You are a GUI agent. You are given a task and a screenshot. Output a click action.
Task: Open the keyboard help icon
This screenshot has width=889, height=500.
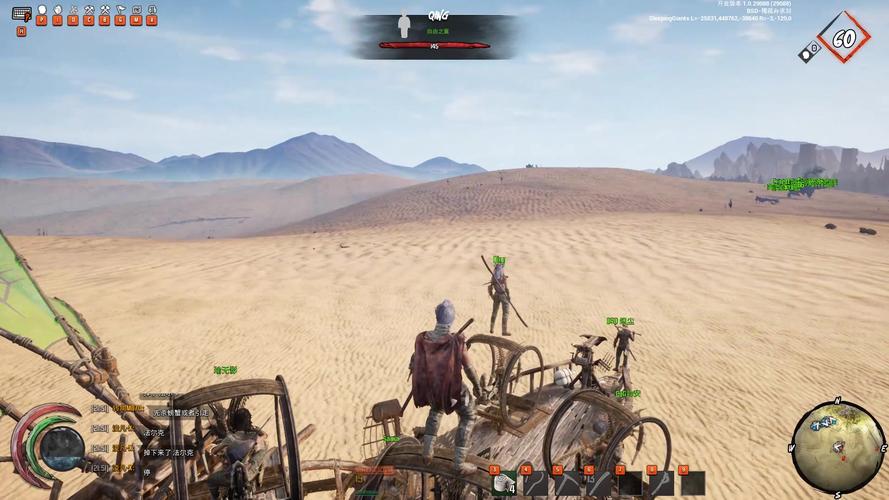[x=21, y=14]
